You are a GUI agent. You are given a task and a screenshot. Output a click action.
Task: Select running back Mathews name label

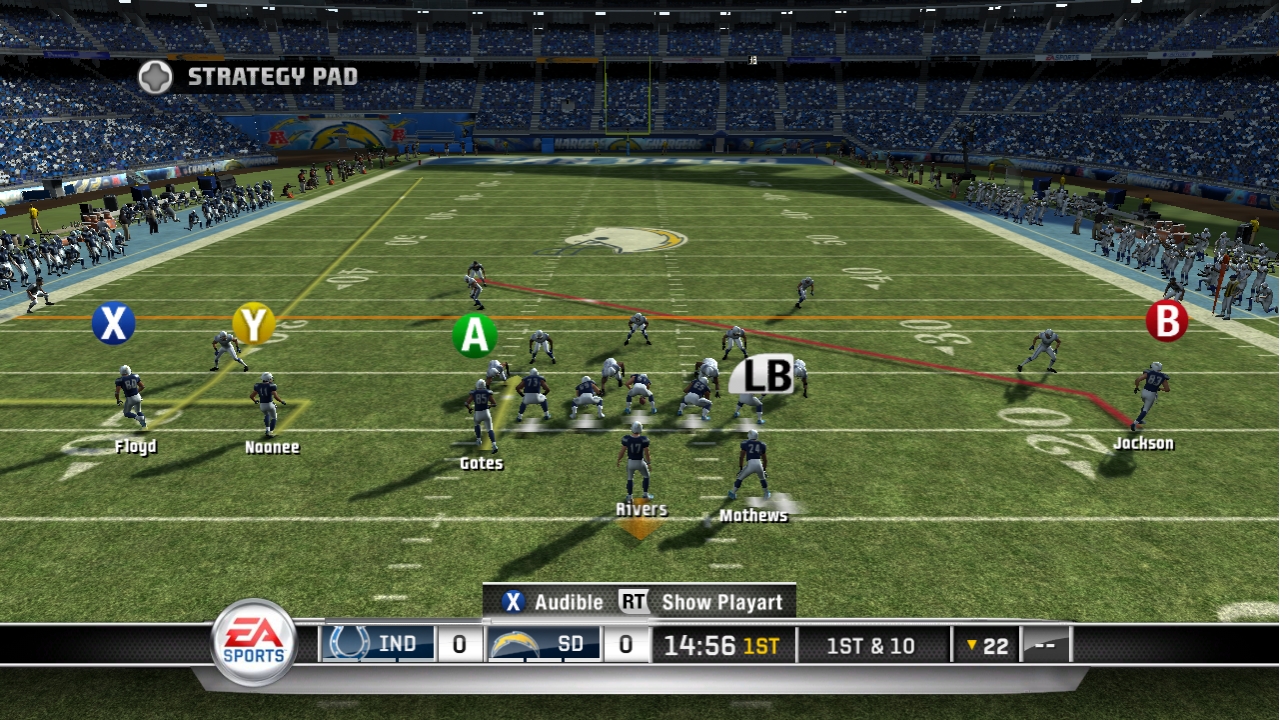coord(755,516)
